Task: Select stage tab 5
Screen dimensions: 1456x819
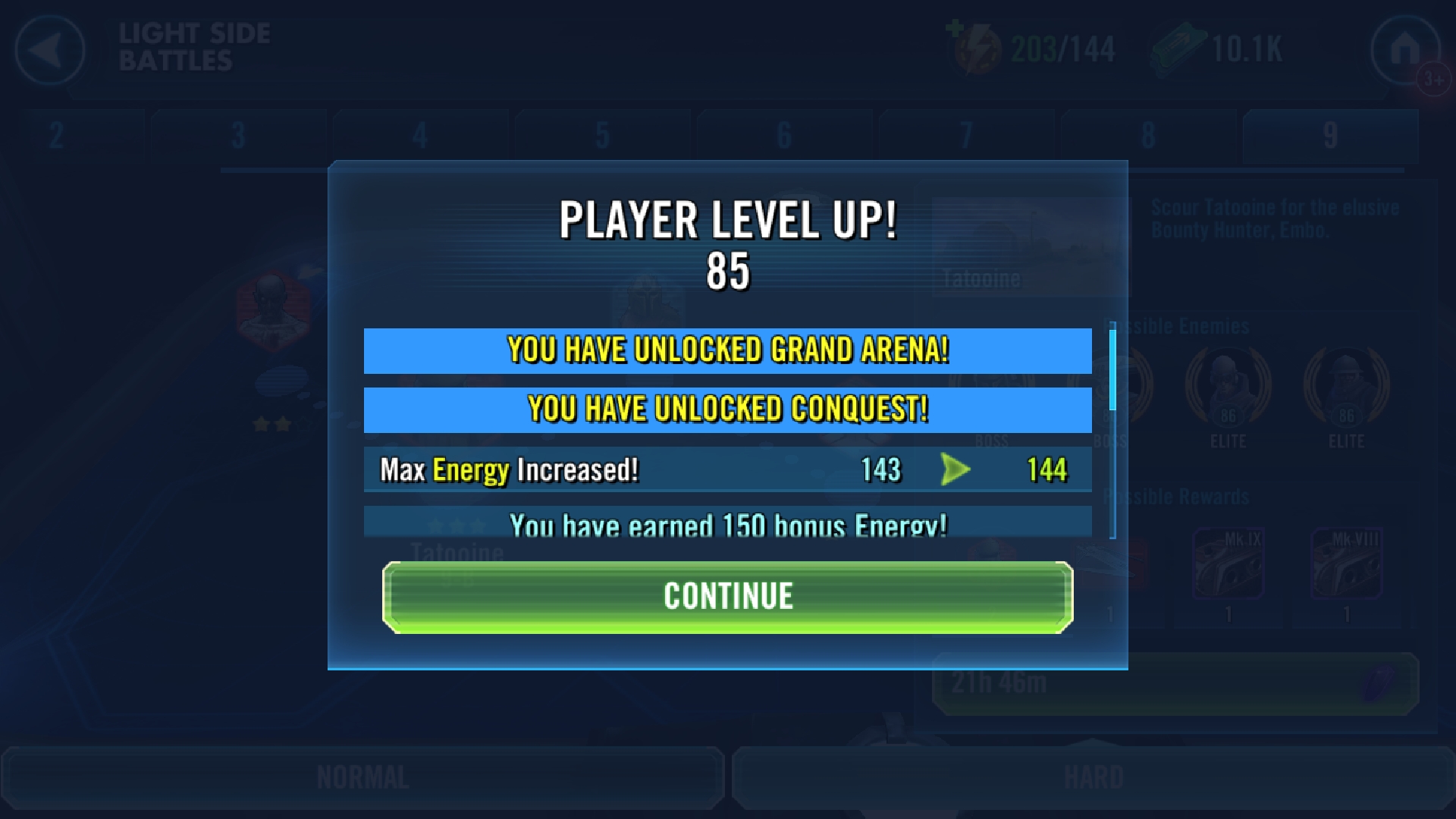Action: pyautogui.click(x=603, y=136)
